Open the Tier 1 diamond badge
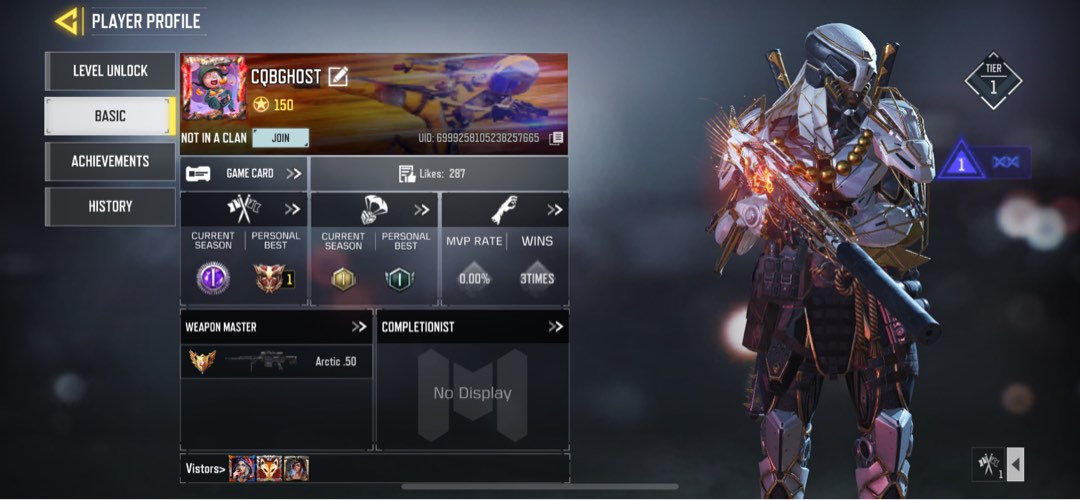Viewport: 1080px width, 500px height. [993, 82]
